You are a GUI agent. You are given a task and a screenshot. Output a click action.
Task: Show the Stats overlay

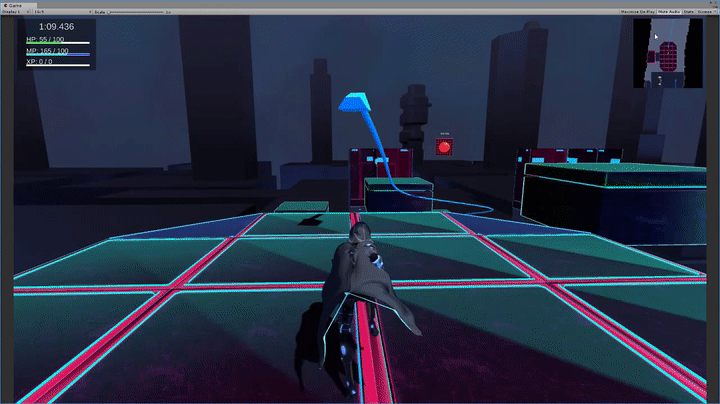[688, 11]
